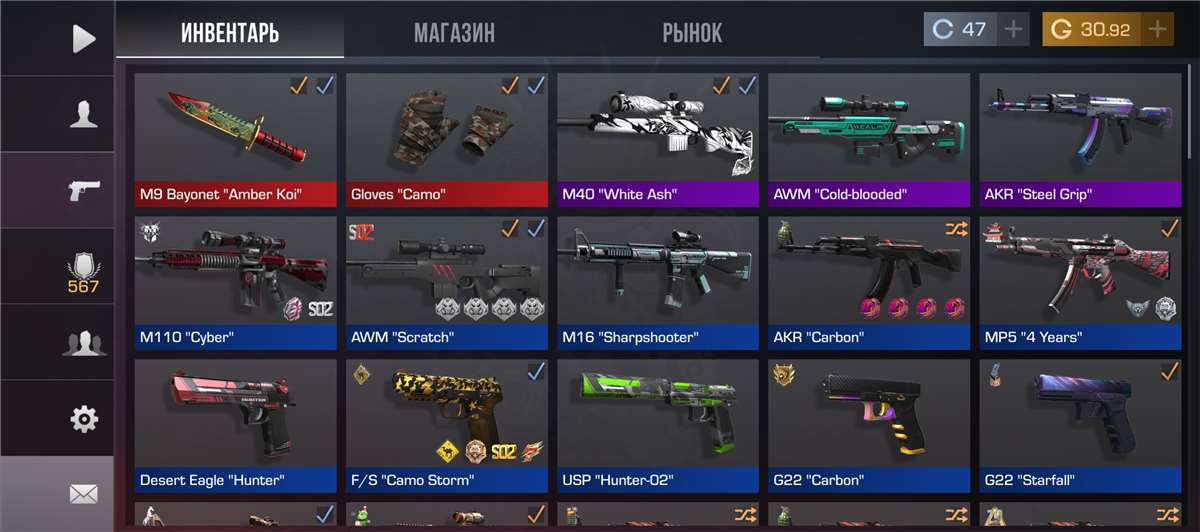Screen dimensions: 1200x532
Task: Open the Рынок tab
Action: tap(692, 32)
